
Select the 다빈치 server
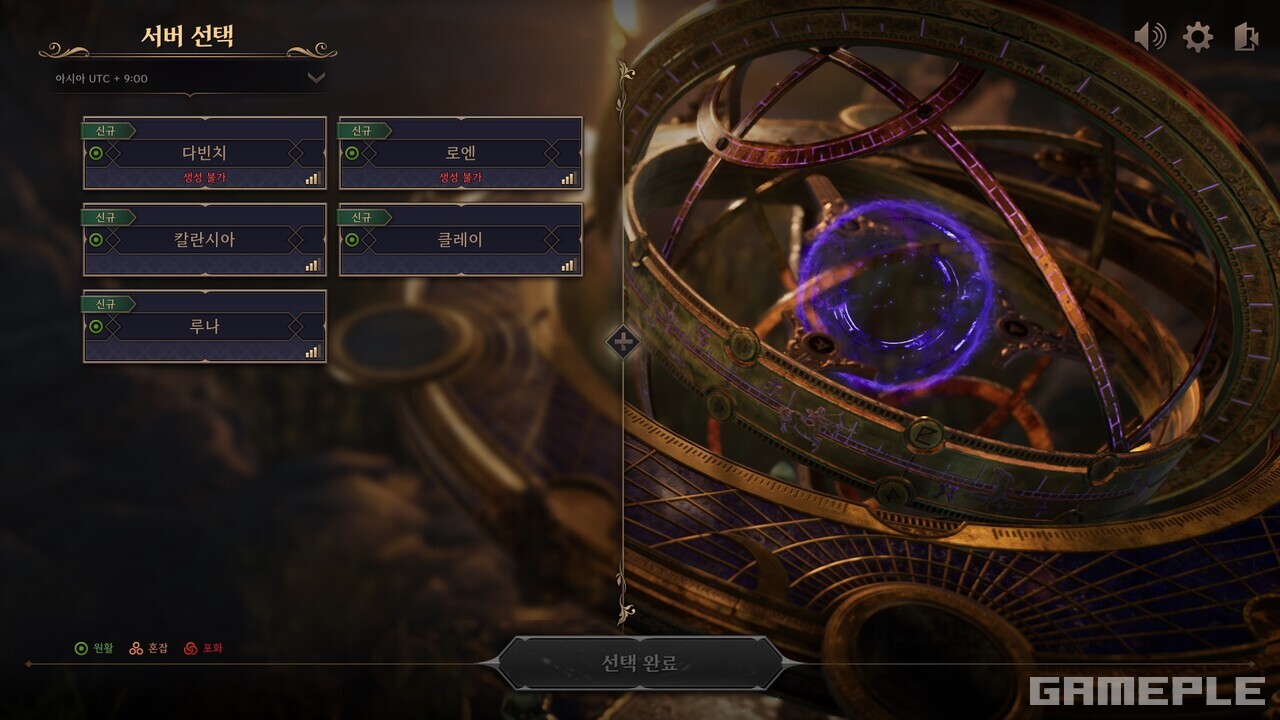204,153
